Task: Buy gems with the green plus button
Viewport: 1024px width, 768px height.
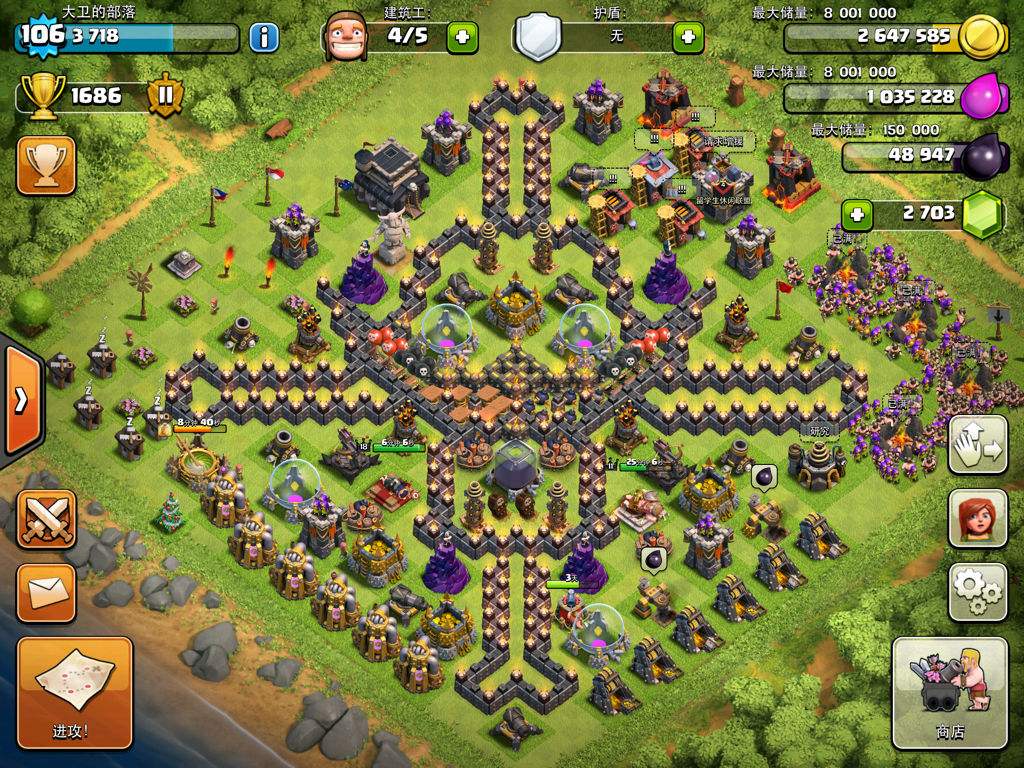Action: click(x=856, y=213)
